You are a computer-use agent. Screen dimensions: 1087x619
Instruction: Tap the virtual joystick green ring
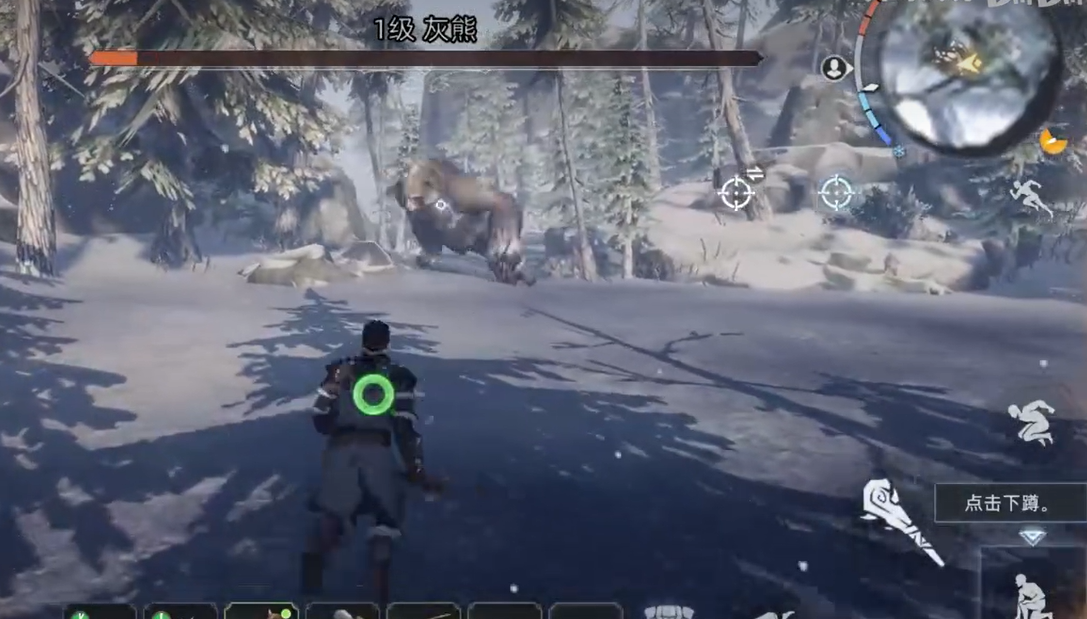coord(374,394)
